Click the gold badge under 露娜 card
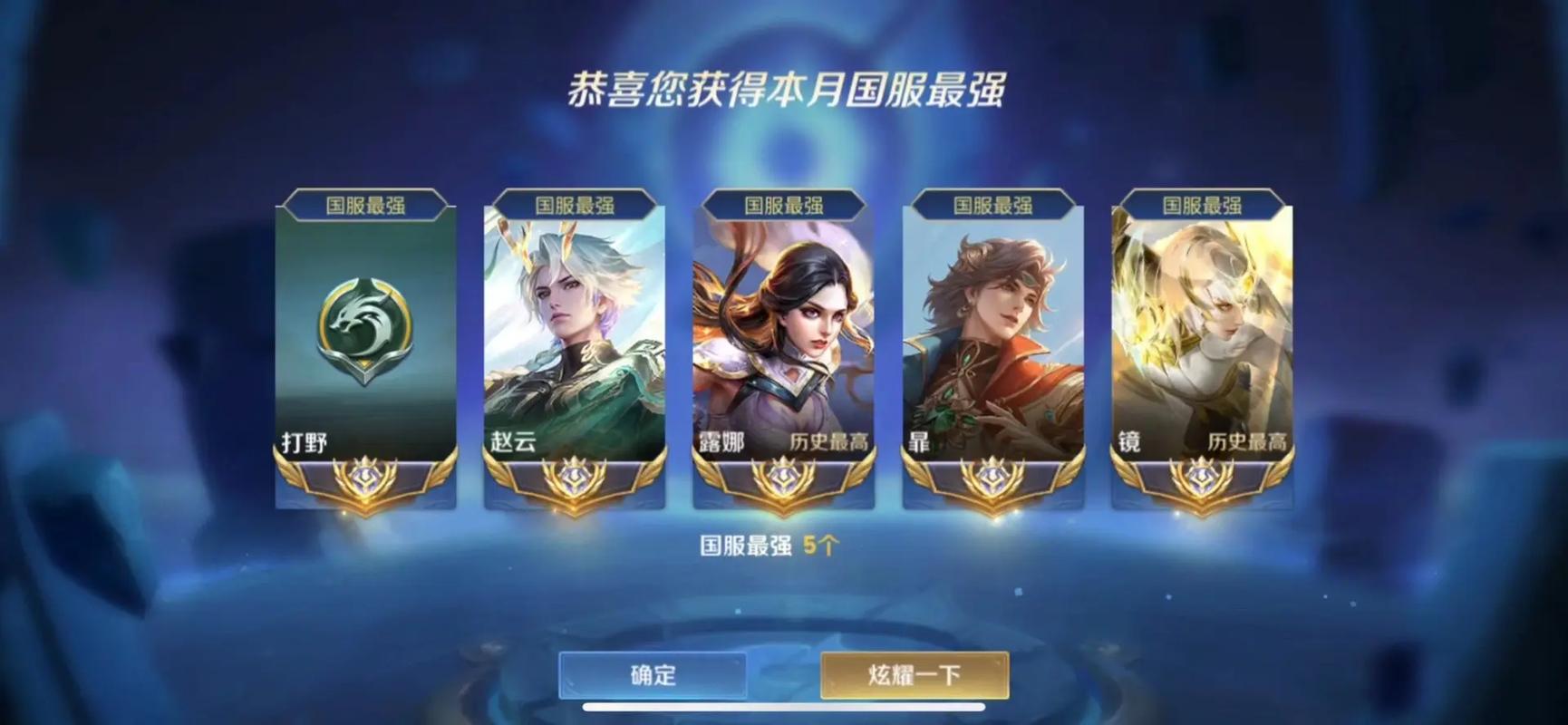 click(783, 478)
